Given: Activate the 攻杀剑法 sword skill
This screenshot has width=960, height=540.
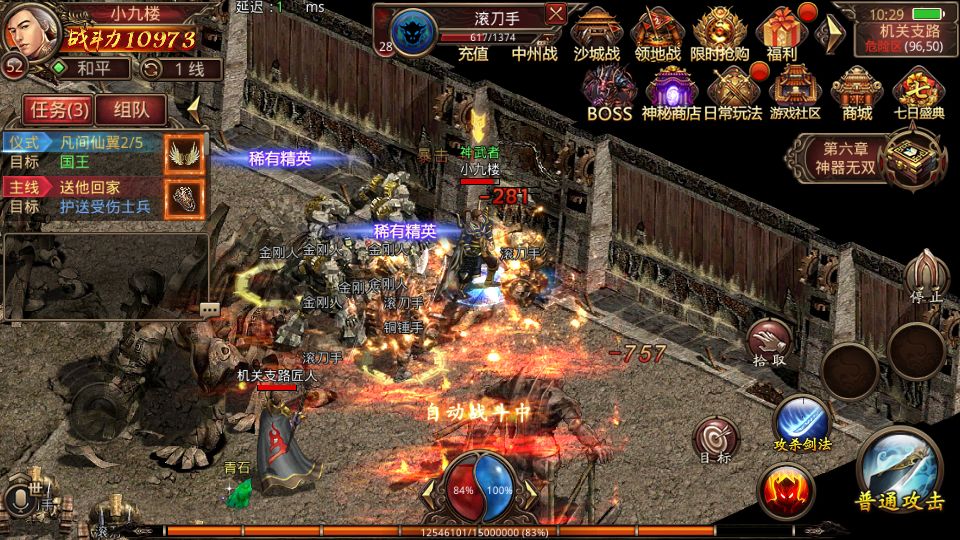Looking at the screenshot, I should click(802, 421).
